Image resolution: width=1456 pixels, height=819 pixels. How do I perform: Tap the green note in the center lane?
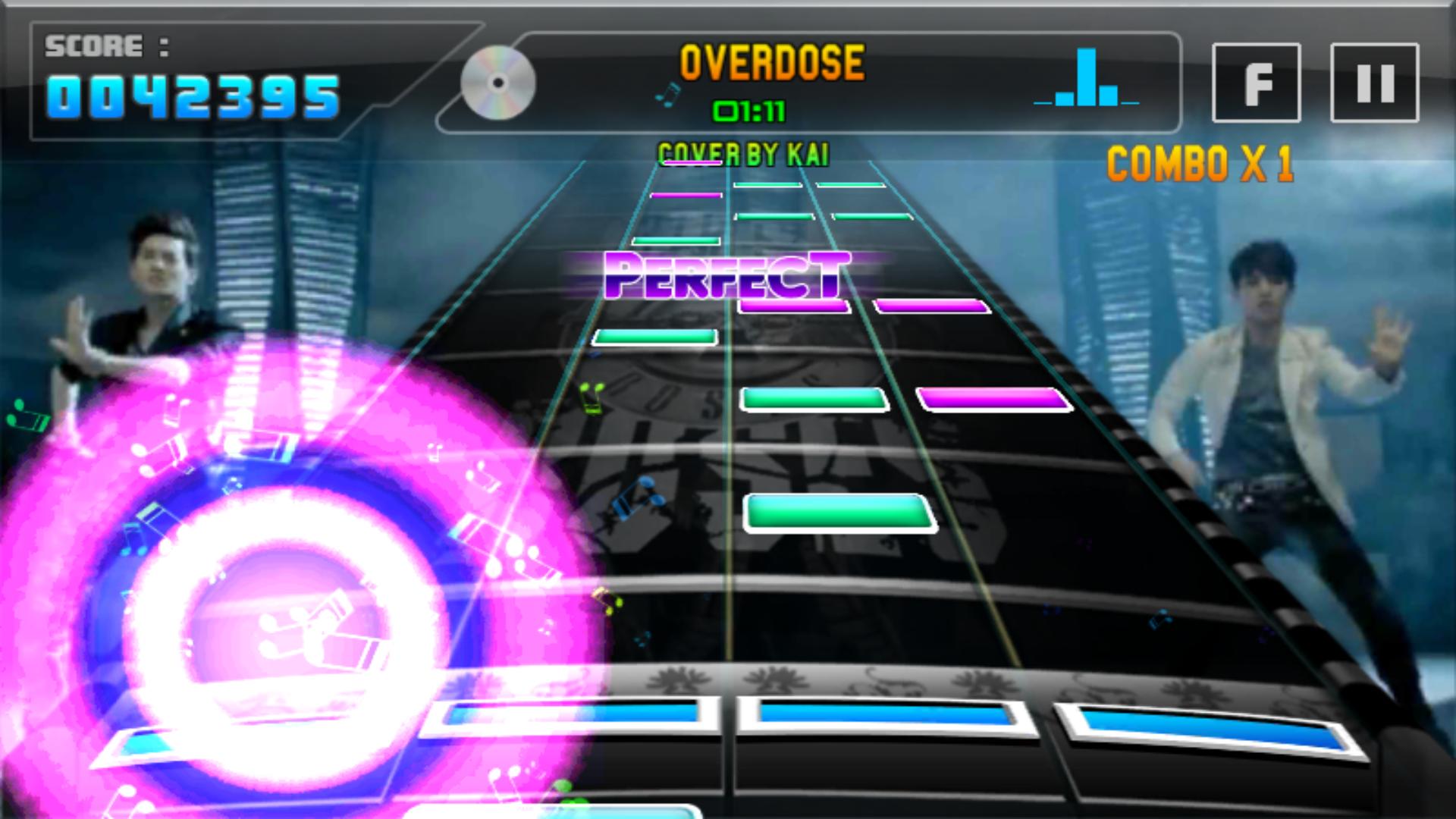[838, 514]
